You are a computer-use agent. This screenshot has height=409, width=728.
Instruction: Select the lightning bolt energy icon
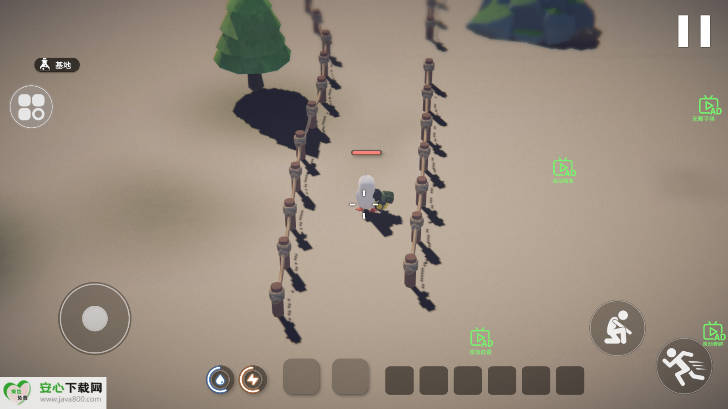point(253,379)
